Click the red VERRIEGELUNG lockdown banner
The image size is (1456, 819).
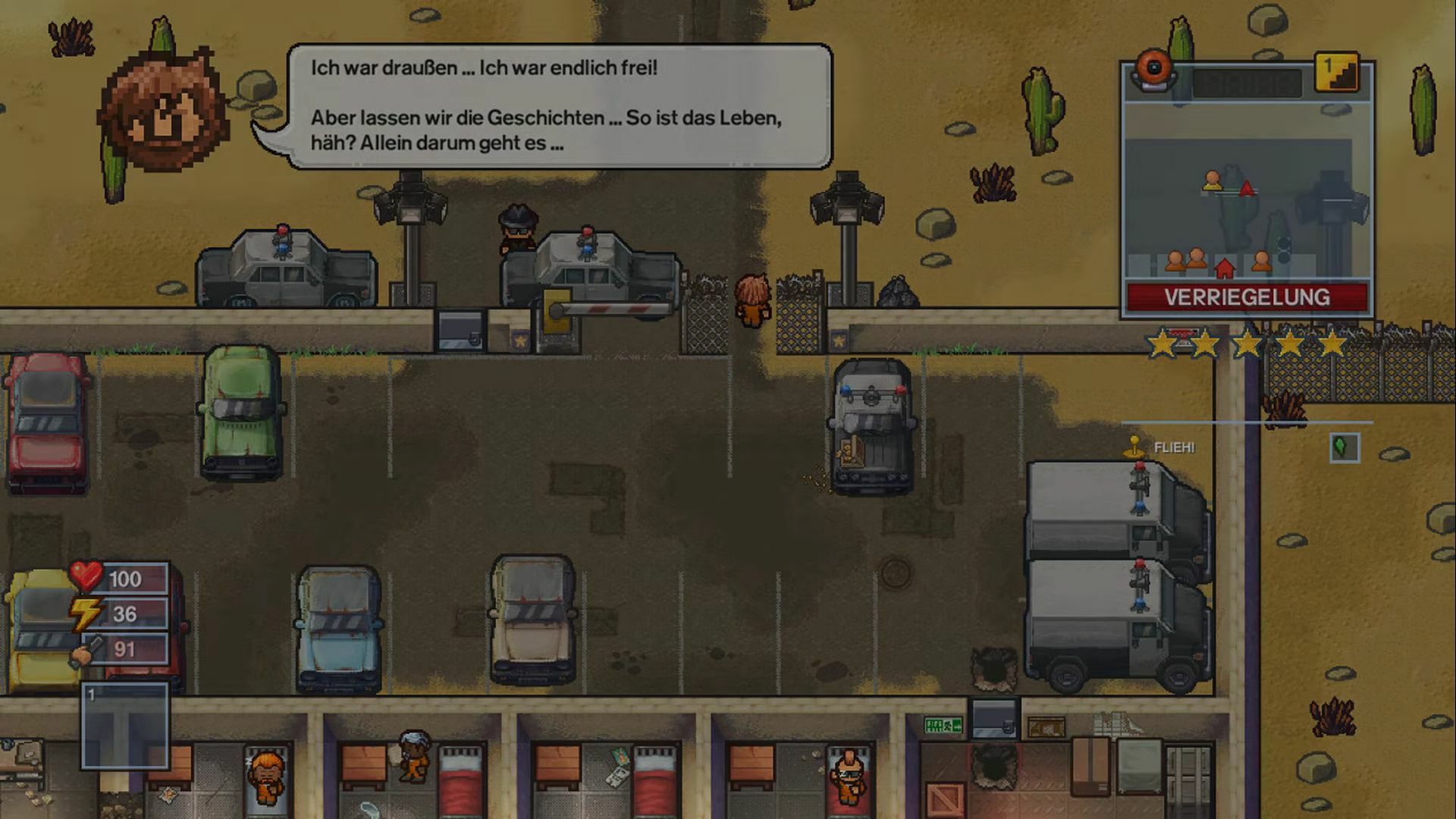(x=1247, y=297)
